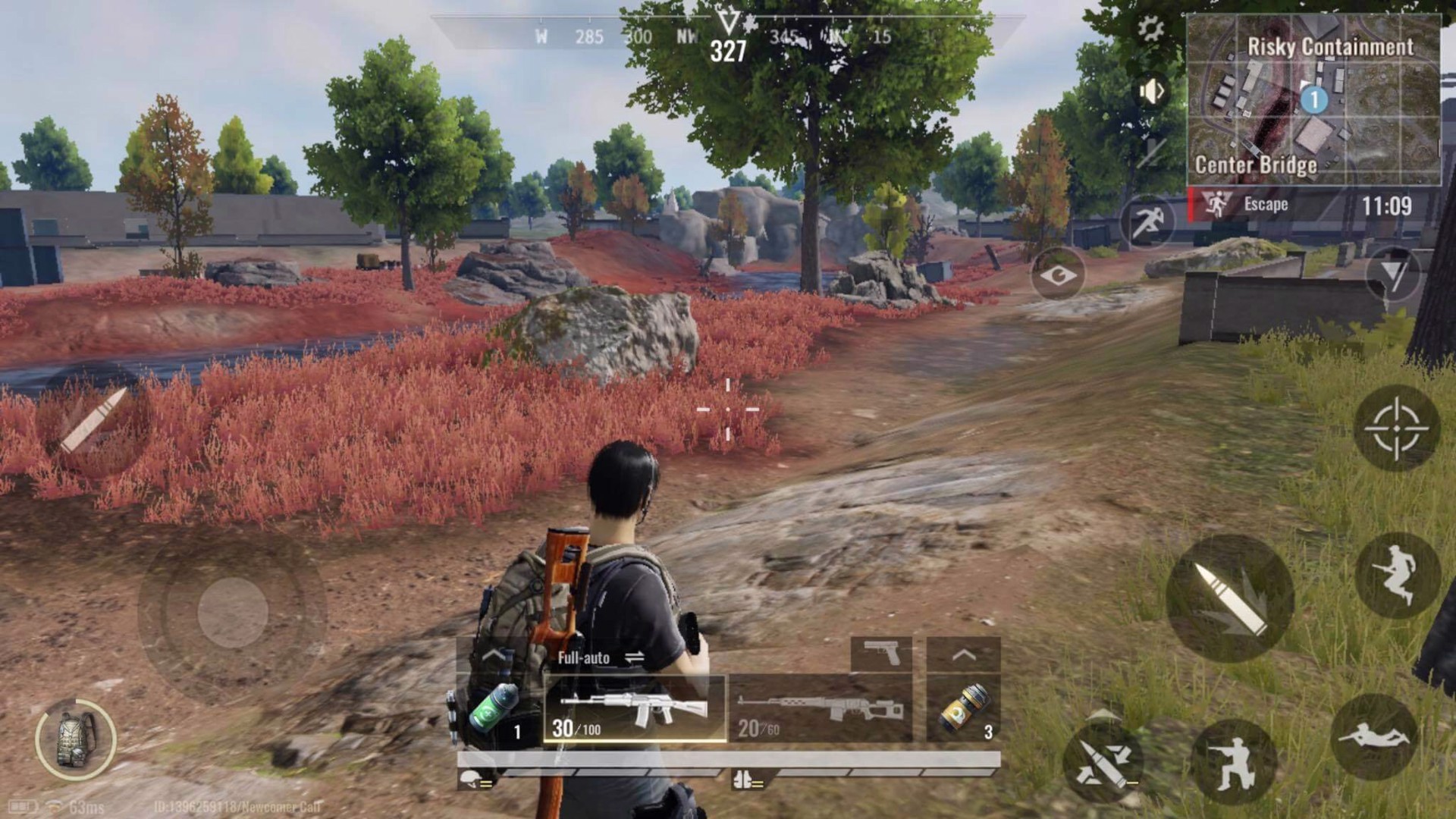Screen dimensions: 1456x819
Task: Tap the aim-down-sights crosshair button
Action: 1396,428
